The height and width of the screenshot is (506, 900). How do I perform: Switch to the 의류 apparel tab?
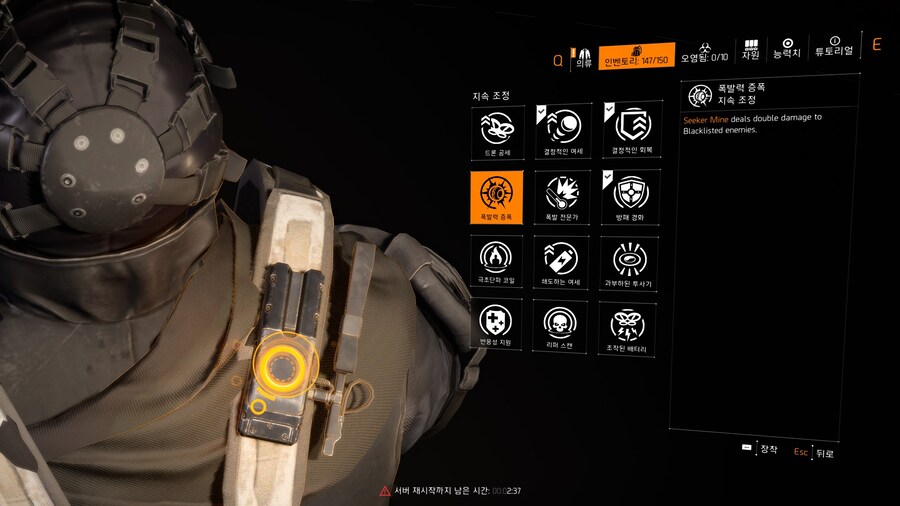[x=584, y=56]
